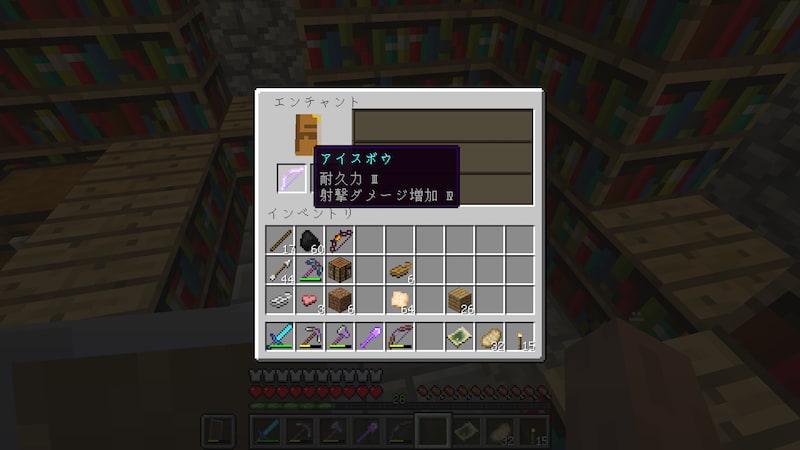Viewport: 800px width, 450px height.
Task: Select the enchanted bow in the enchanting slot
Action: pos(292,178)
